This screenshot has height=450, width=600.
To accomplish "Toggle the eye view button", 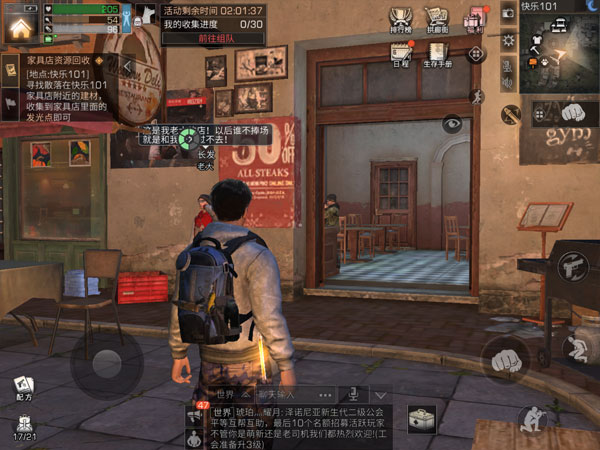I will point(453,124).
